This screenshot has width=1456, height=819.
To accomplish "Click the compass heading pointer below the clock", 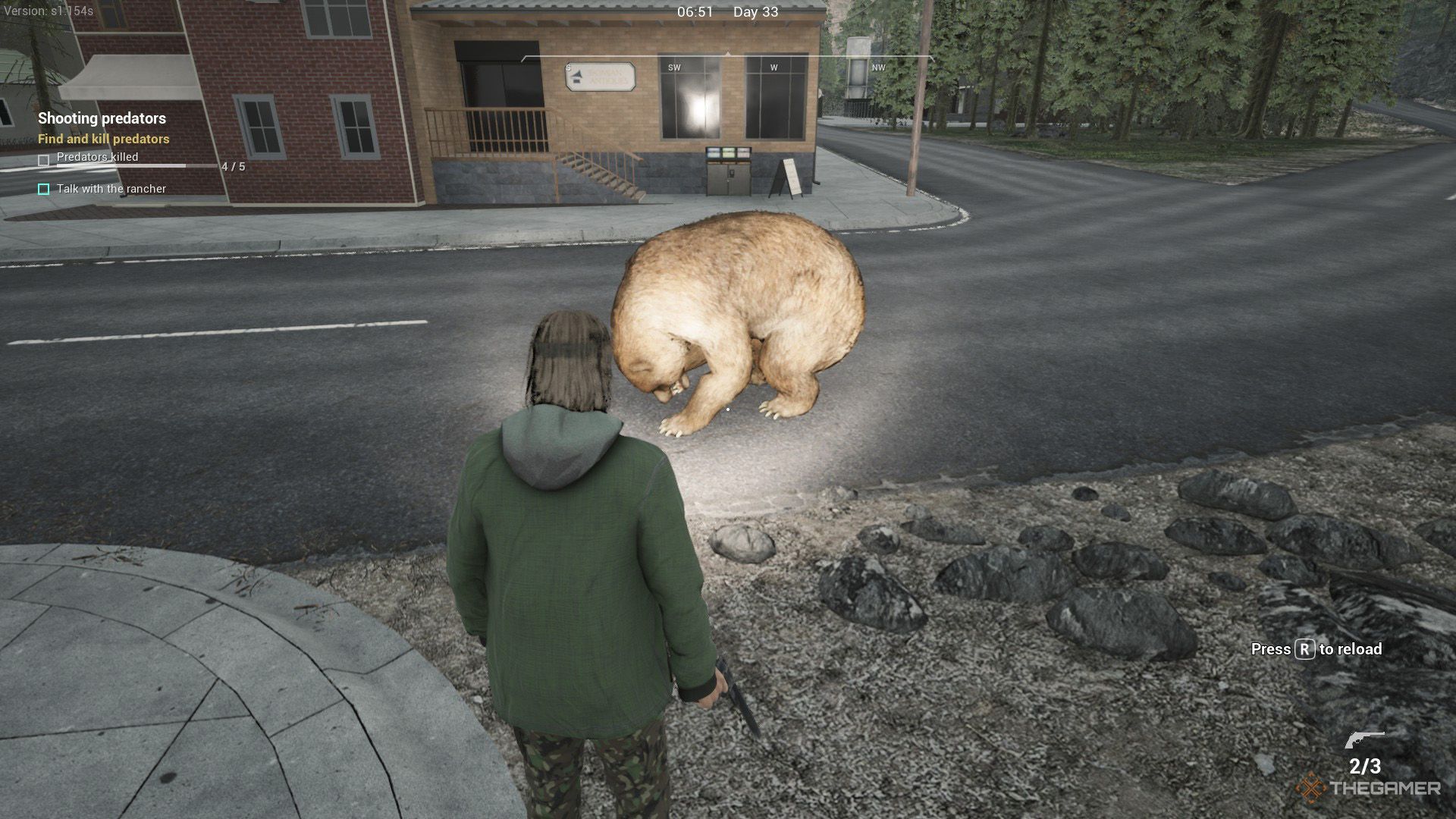I will click(728, 55).
